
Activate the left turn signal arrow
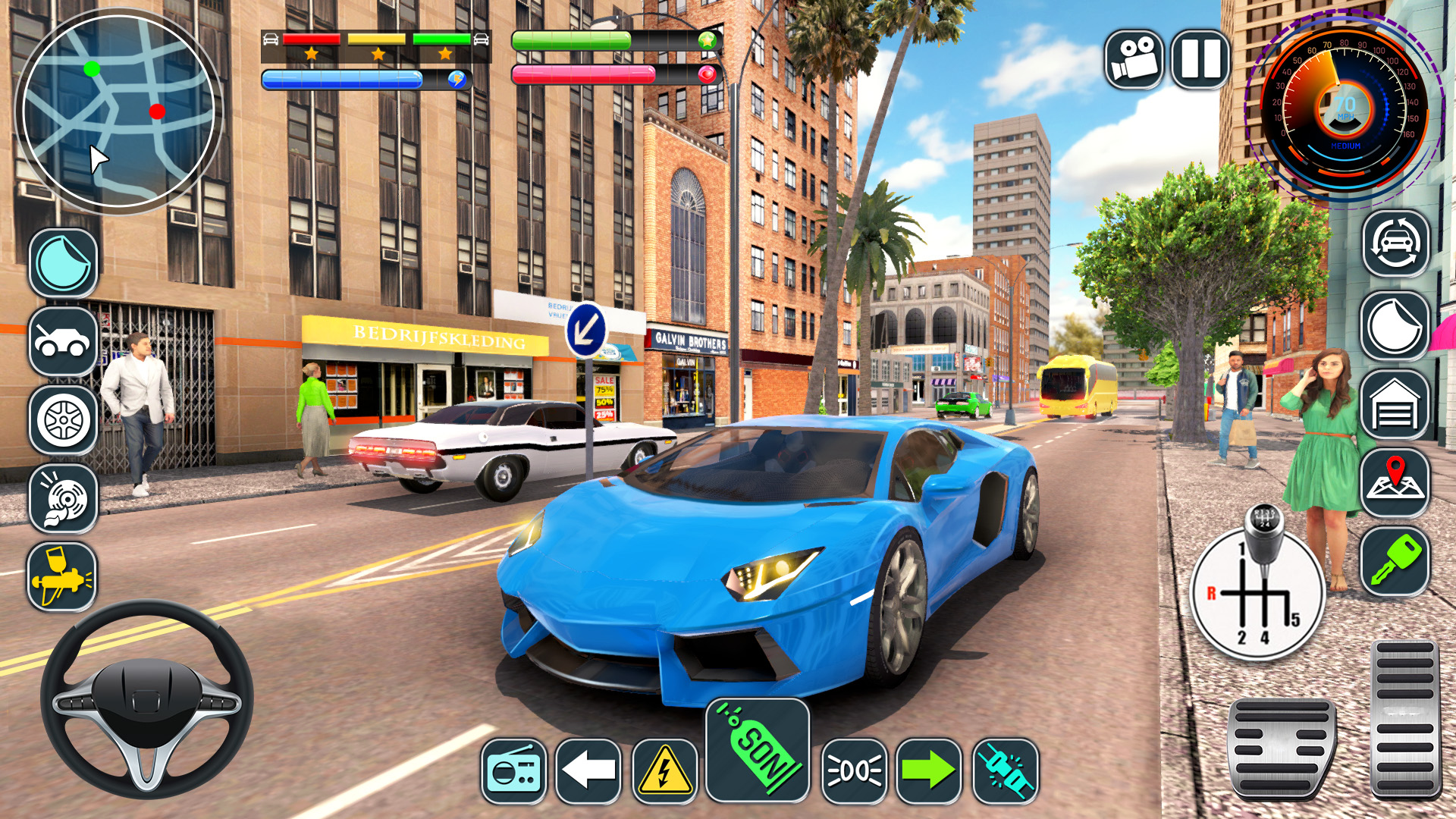click(588, 771)
